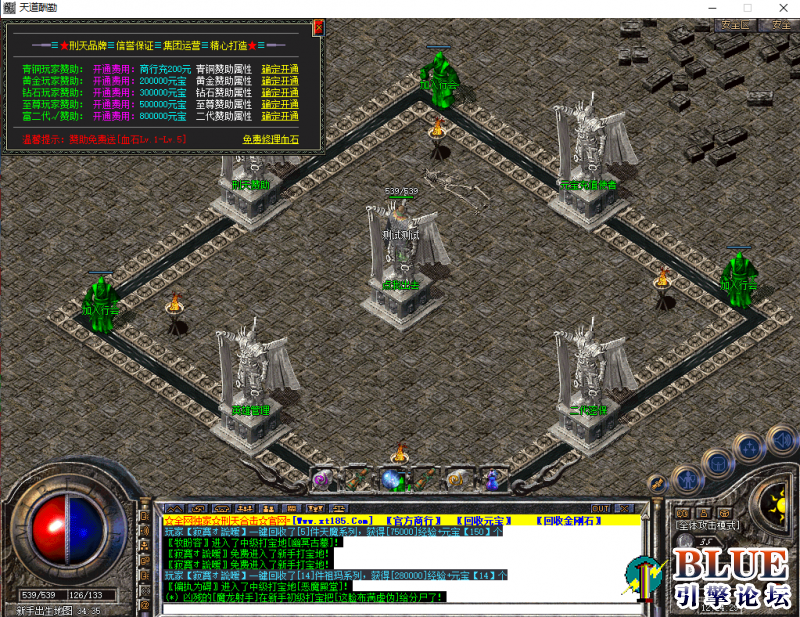Screen dimensions: 800x617
Task: Confirm opening the 钻石 (Diamond) sponsorship
Action: (x=280, y=92)
